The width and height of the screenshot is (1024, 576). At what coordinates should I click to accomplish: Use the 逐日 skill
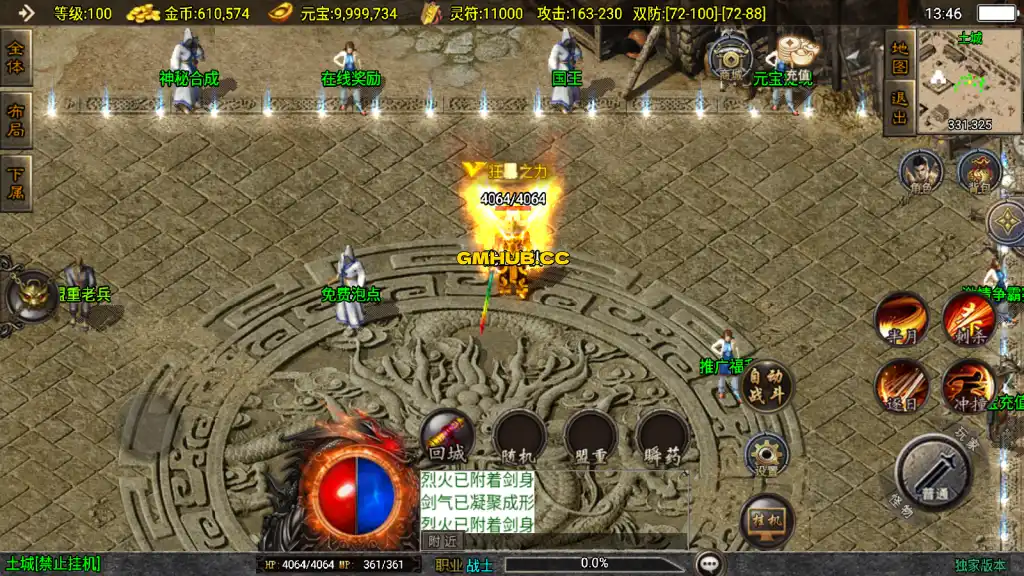901,386
